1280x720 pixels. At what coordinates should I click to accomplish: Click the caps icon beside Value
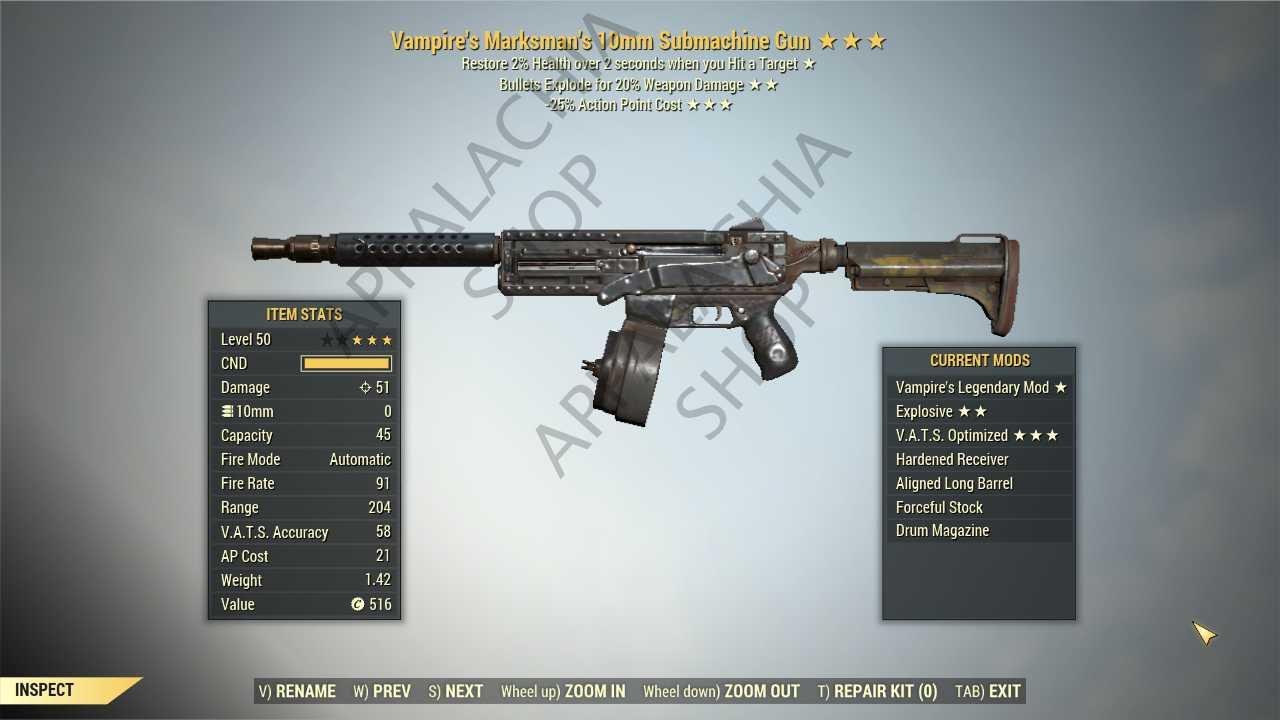357,604
